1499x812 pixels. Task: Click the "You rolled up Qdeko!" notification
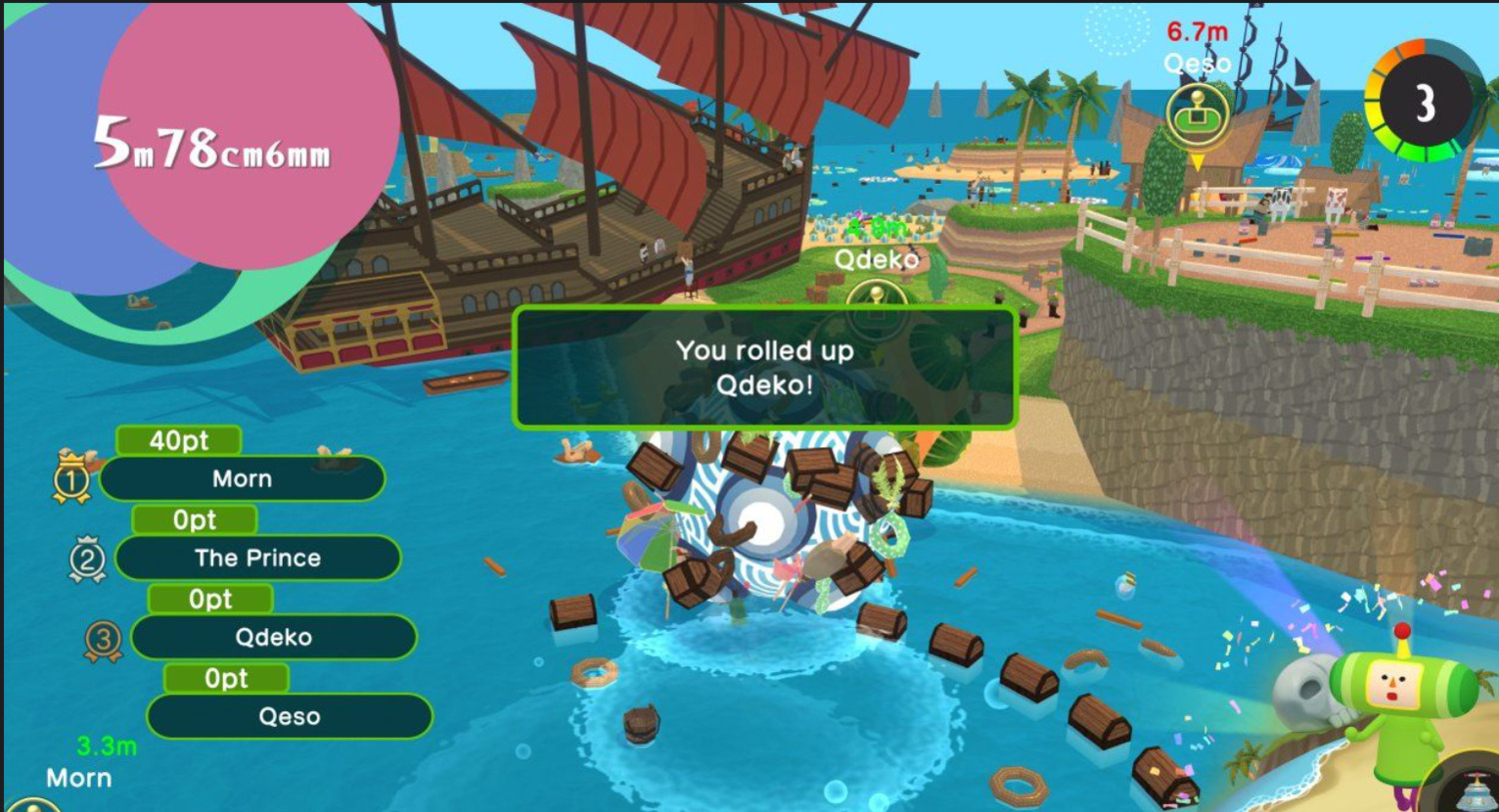(x=764, y=368)
